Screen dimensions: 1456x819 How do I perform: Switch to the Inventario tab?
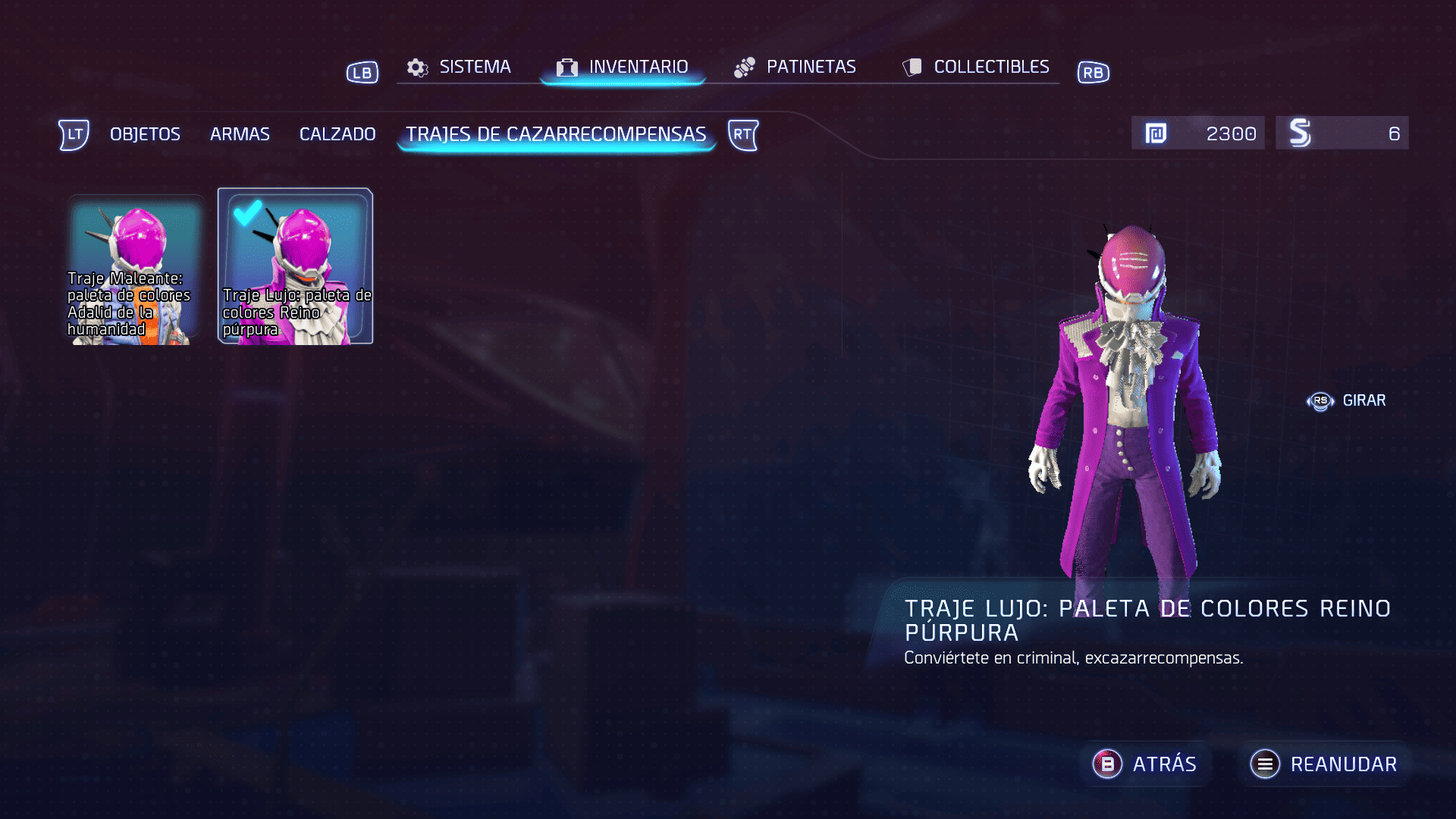tap(623, 67)
